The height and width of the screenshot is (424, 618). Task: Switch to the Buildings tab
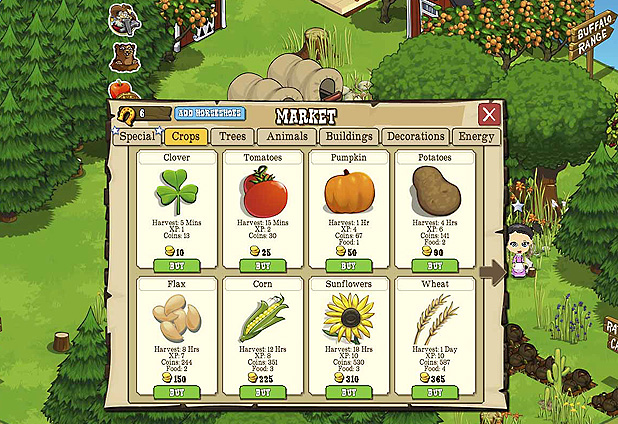coord(349,137)
